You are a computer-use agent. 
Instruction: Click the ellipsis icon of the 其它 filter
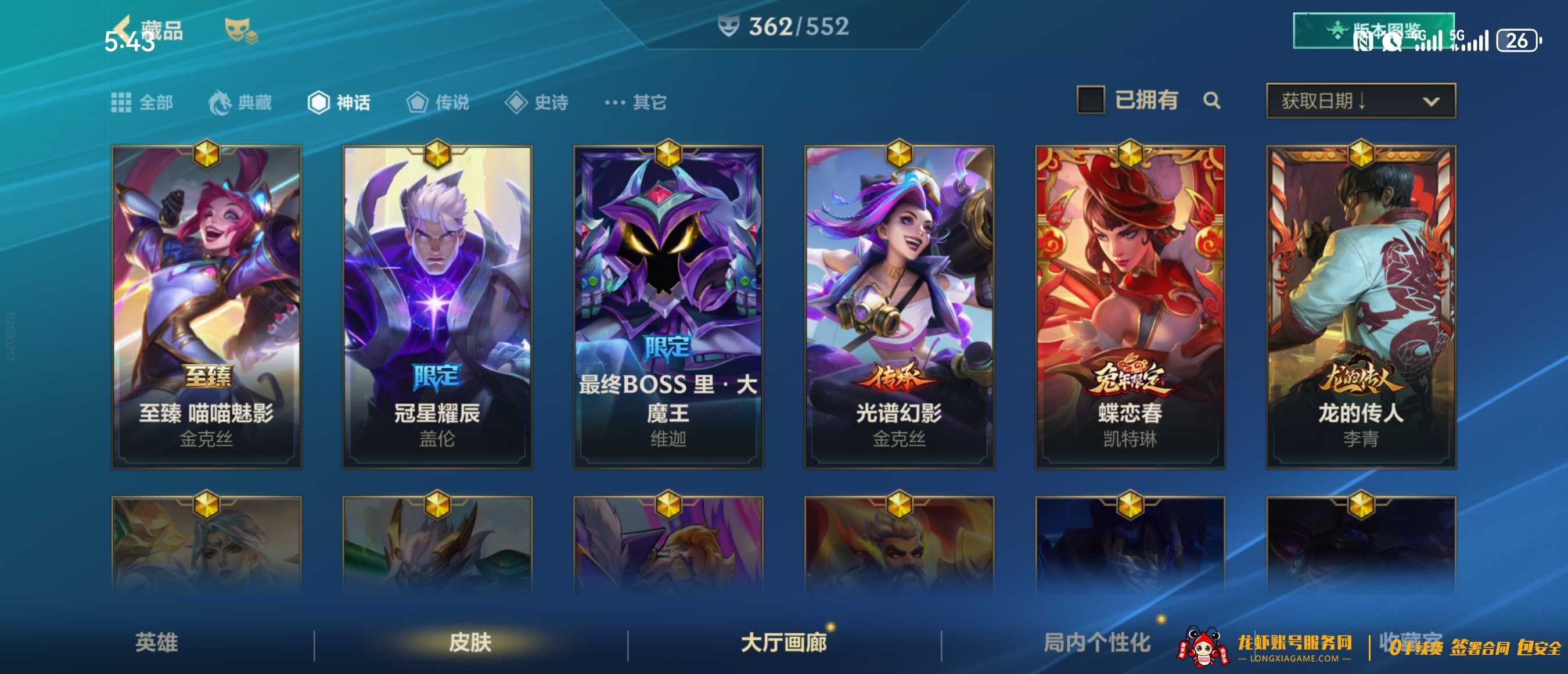coord(617,102)
